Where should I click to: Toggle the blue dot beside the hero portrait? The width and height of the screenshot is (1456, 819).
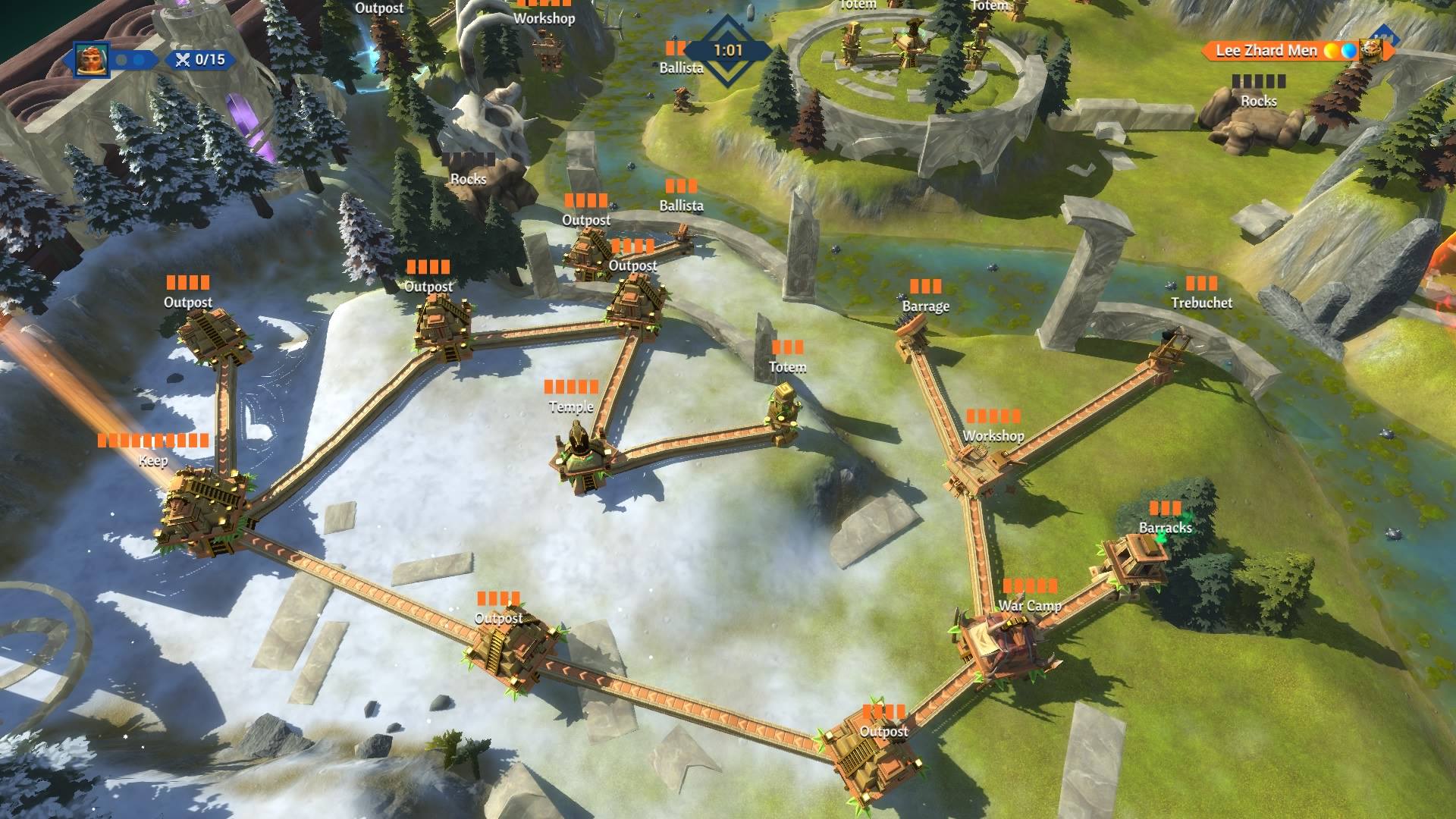click(139, 60)
